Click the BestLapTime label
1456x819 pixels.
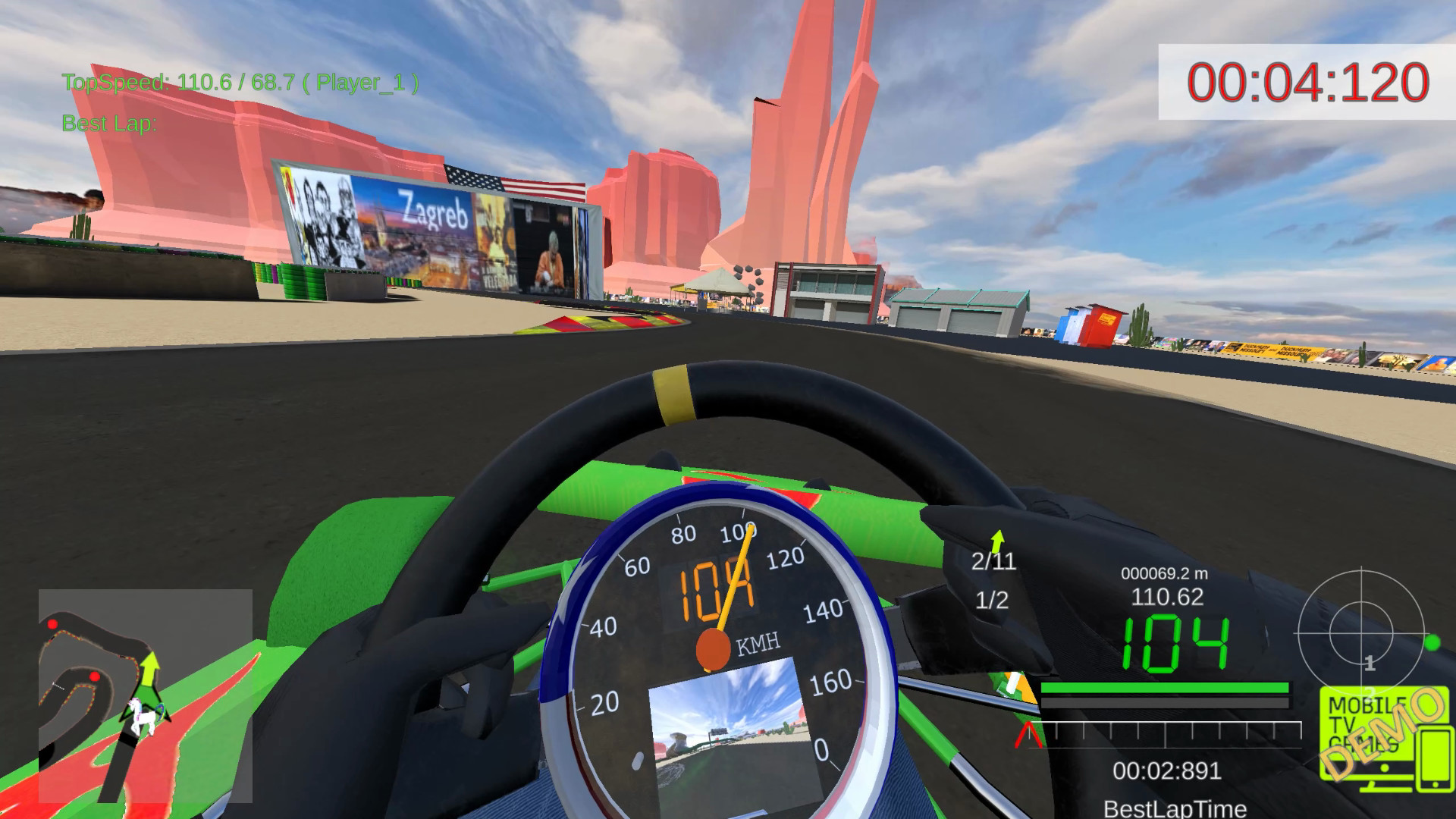coord(1176,808)
